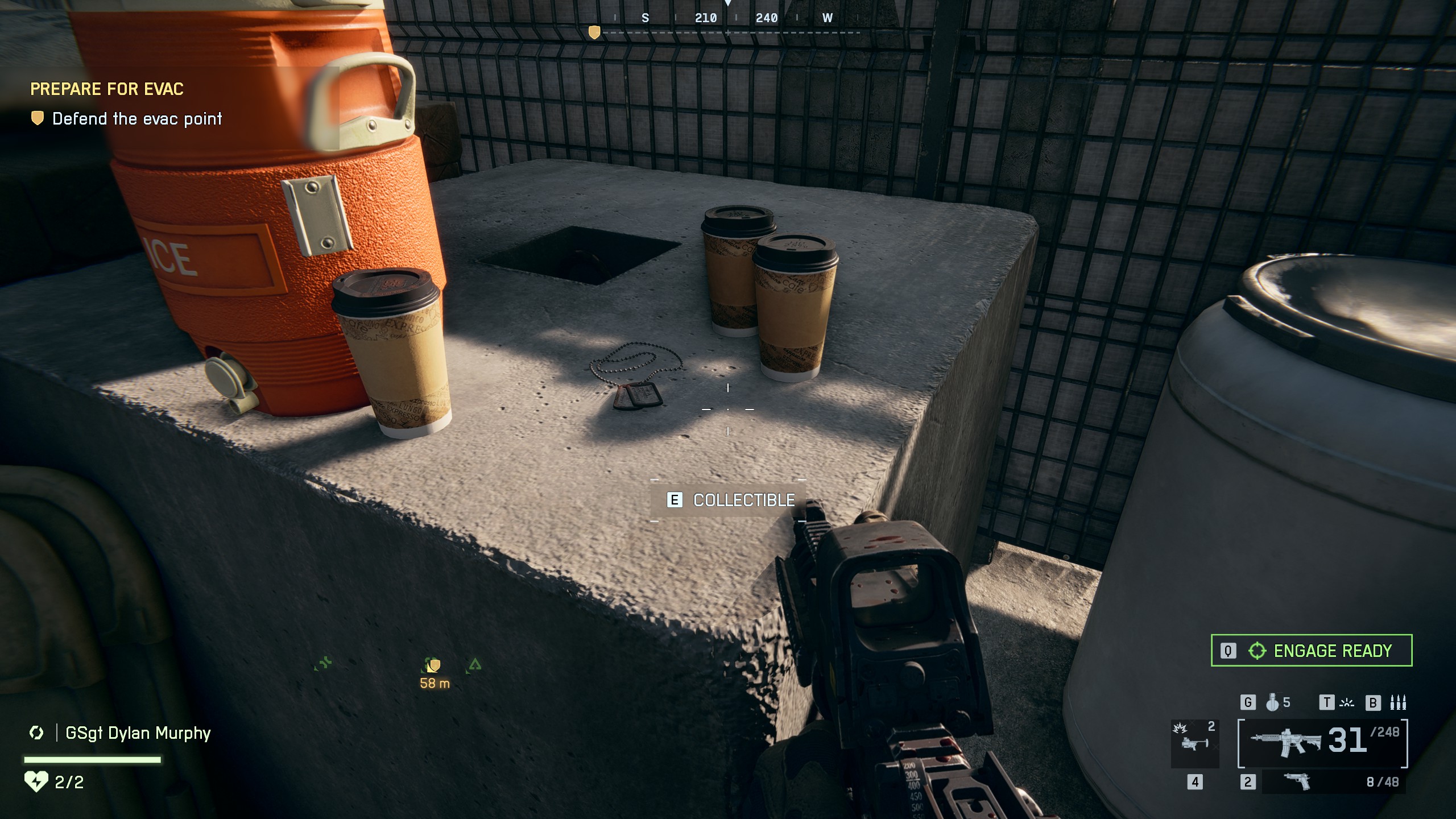Open the G keybind box above the grenade count
The width and height of the screenshot is (1456, 819).
point(1247,703)
